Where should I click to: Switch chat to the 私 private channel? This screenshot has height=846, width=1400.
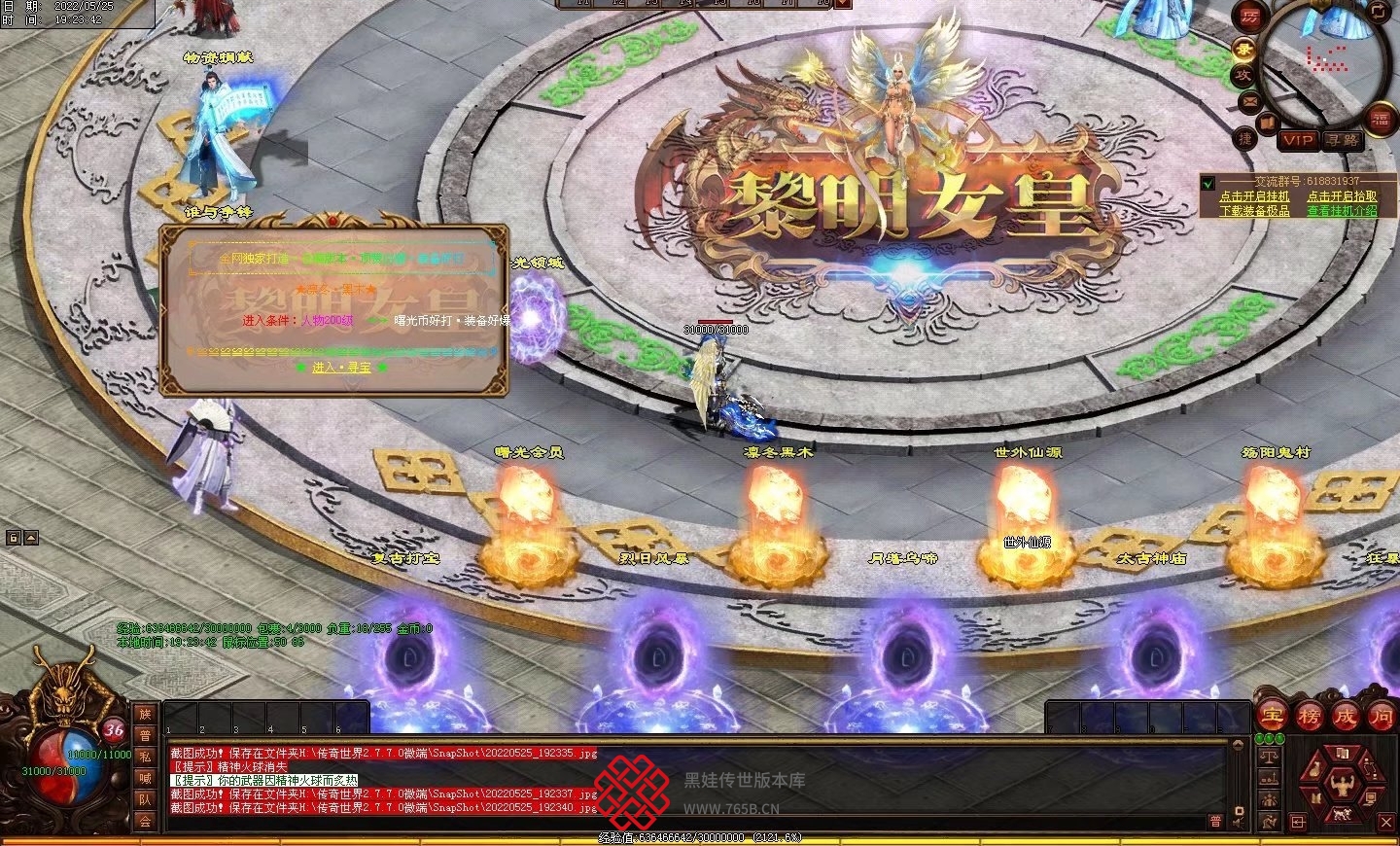click(145, 757)
